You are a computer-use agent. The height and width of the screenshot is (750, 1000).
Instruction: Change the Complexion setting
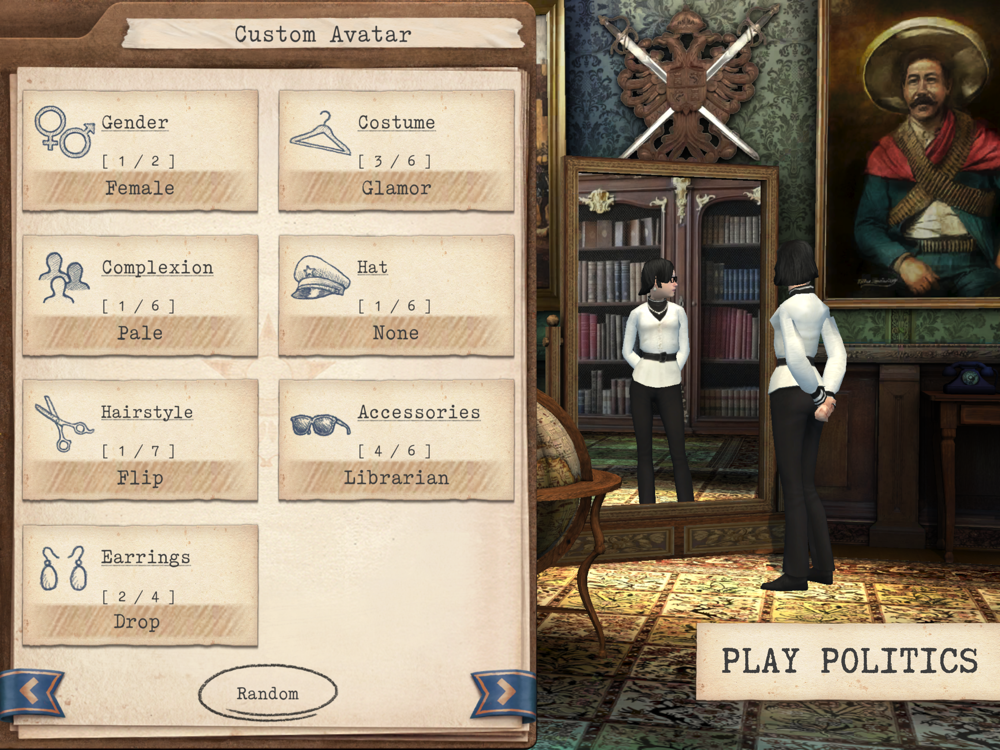[x=140, y=296]
